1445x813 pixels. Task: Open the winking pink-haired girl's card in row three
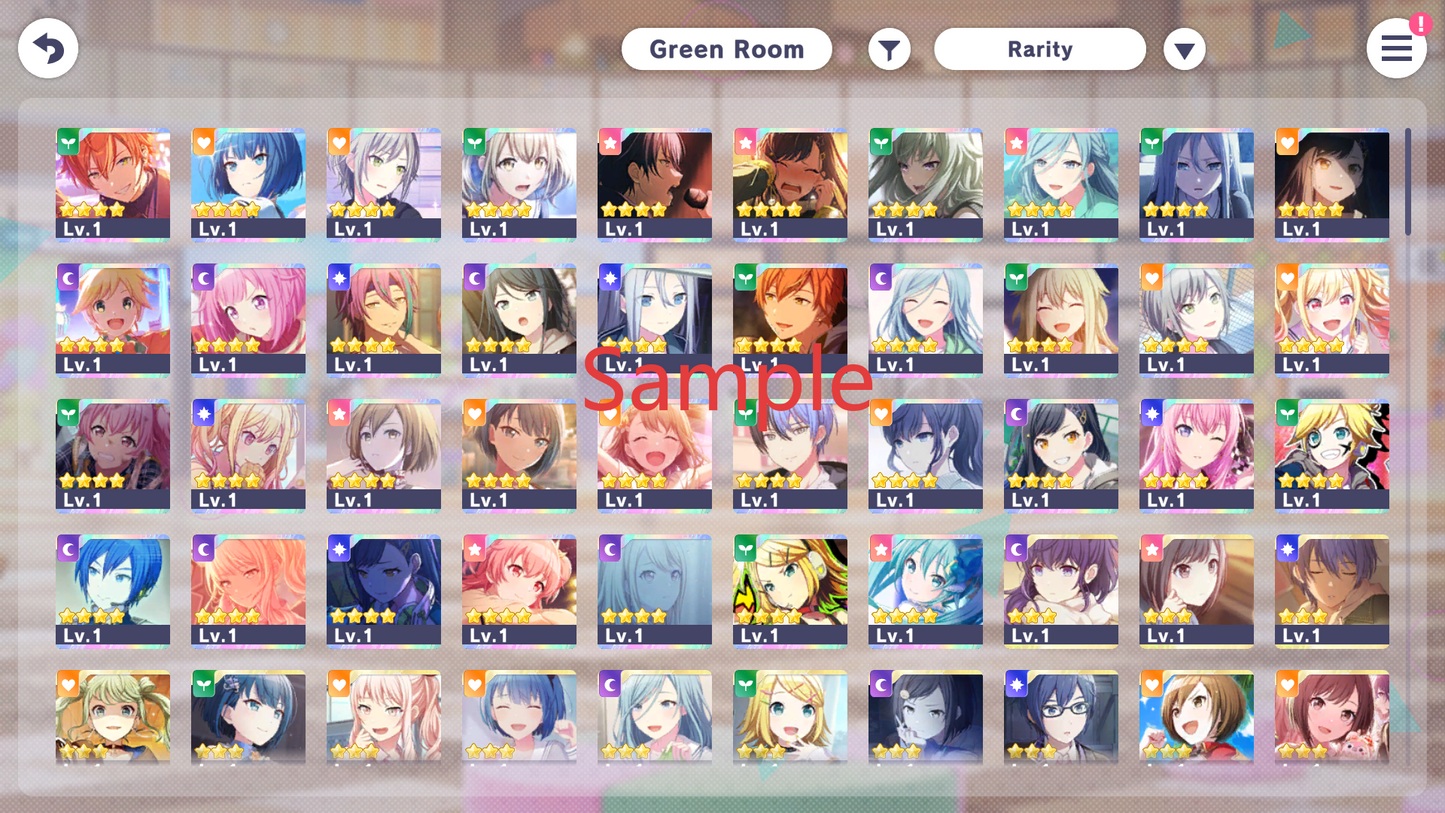(x=1196, y=455)
